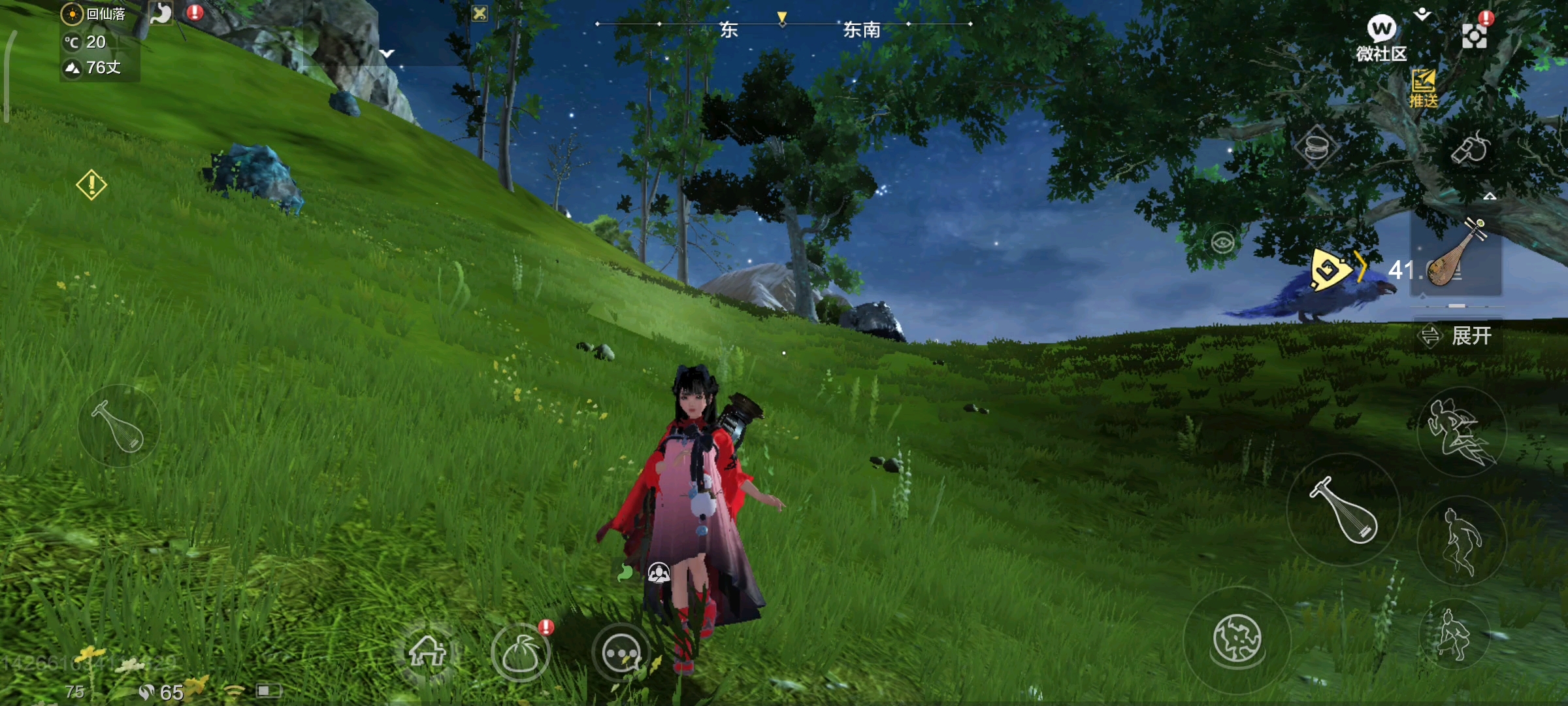The image size is (1568, 706).
Task: Click the 展开 expand button
Action: (1458, 336)
